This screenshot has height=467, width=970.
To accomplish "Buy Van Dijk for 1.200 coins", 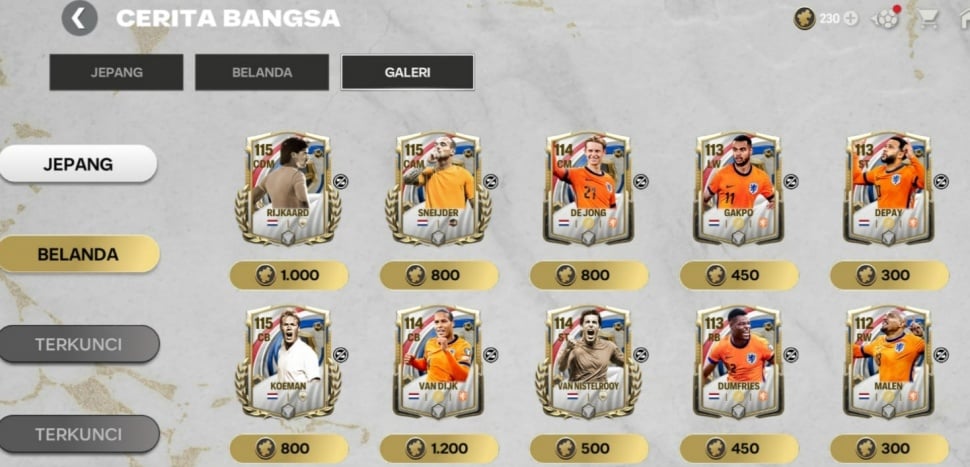I will (439, 448).
